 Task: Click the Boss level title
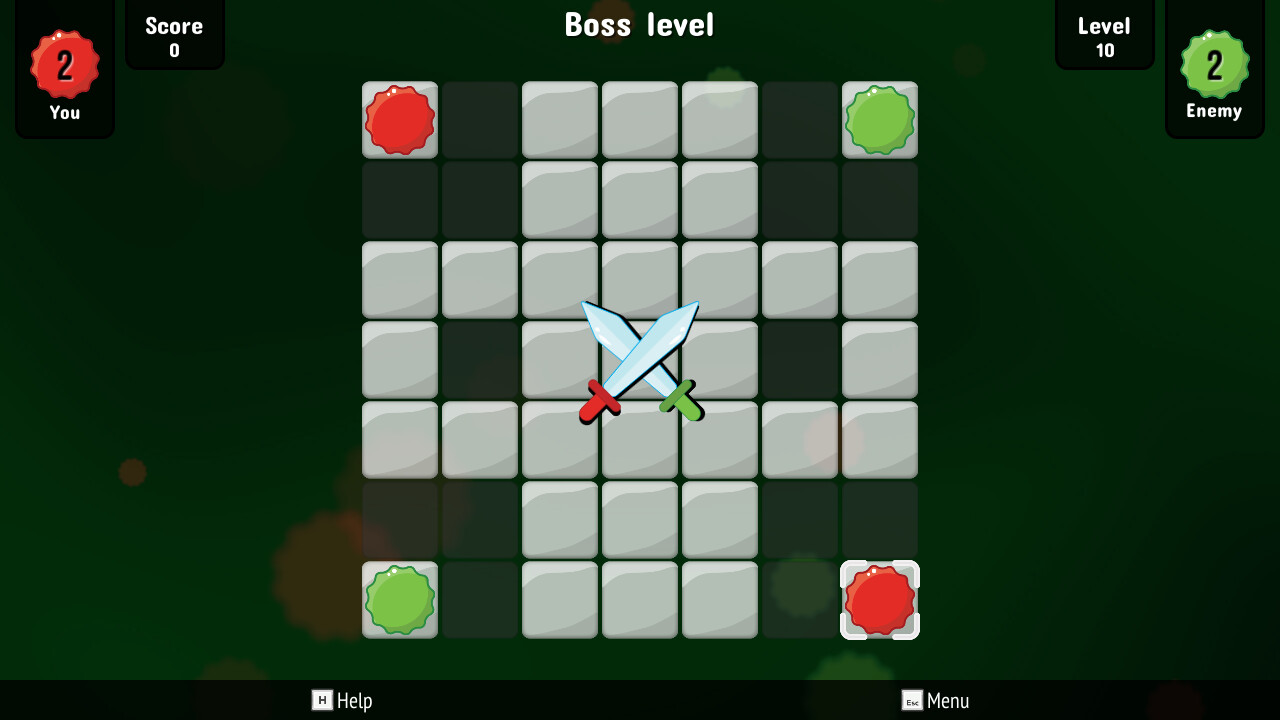(x=640, y=25)
